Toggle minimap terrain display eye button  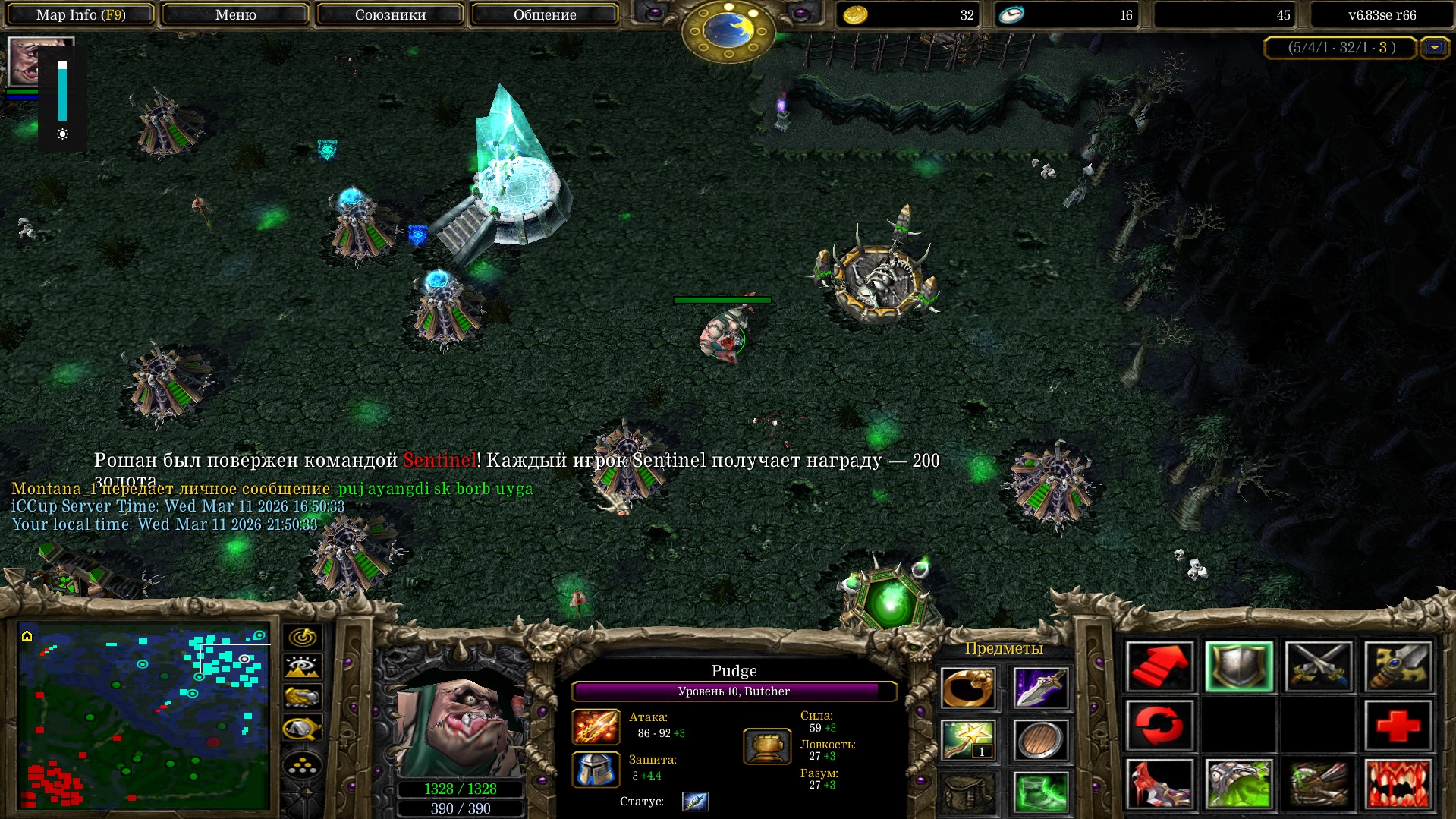(302, 667)
